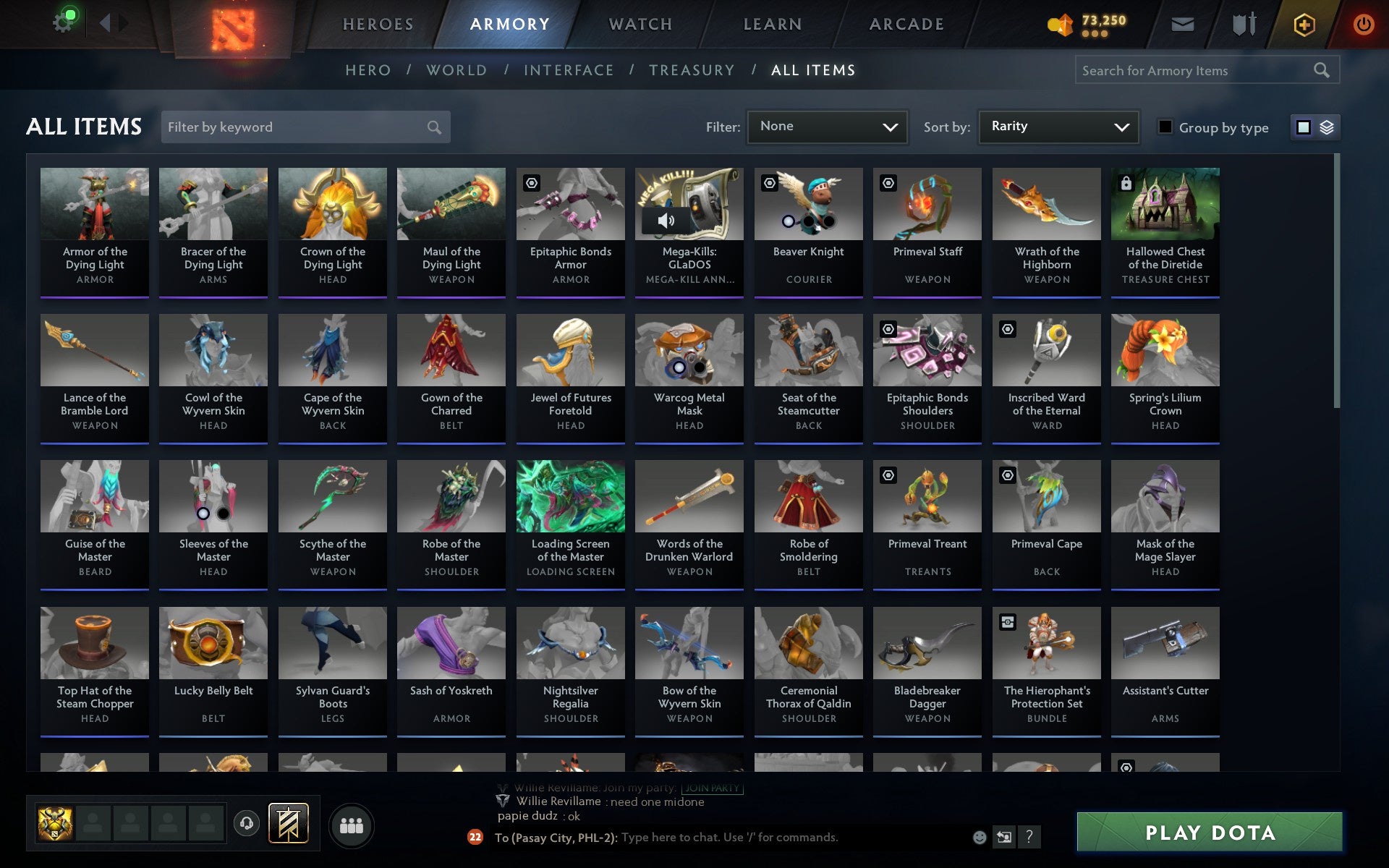Switch to the TREASURY tab
1389x868 pixels.
coord(692,70)
